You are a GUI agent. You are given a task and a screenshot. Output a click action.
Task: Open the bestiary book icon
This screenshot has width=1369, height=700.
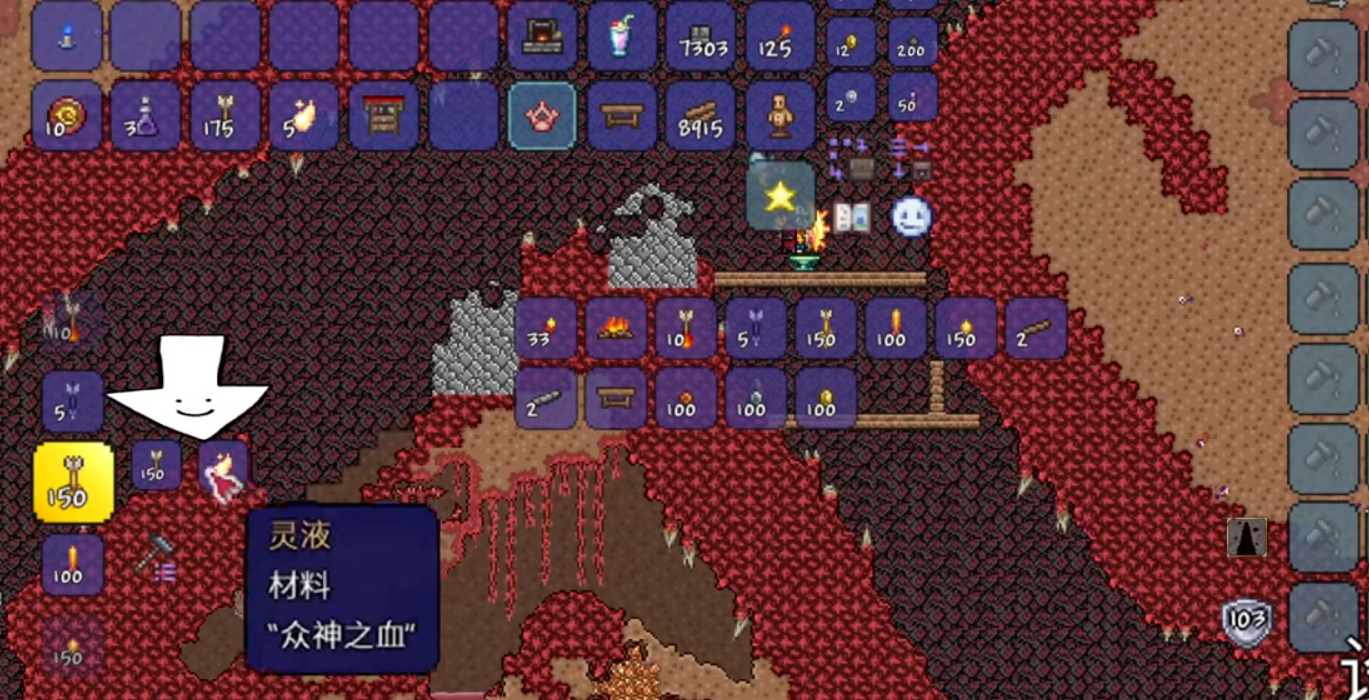[x=851, y=217]
